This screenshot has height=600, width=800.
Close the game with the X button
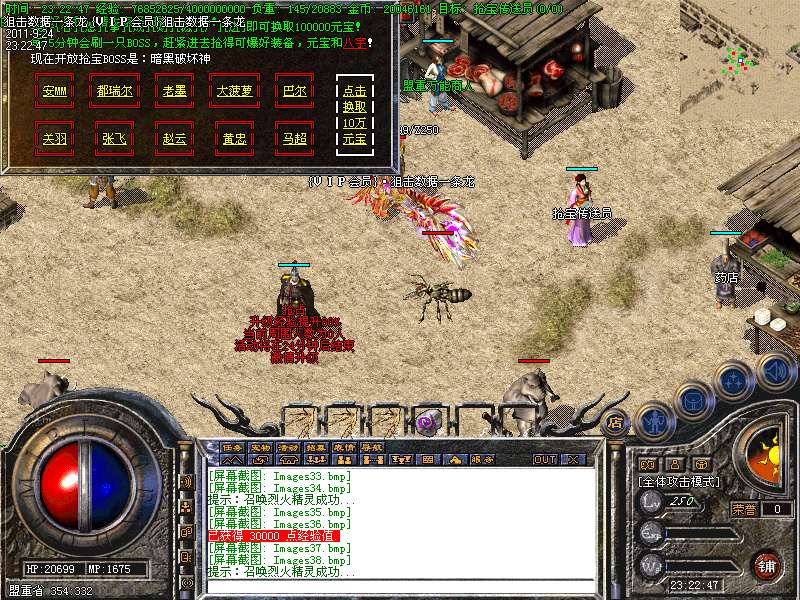573,460
